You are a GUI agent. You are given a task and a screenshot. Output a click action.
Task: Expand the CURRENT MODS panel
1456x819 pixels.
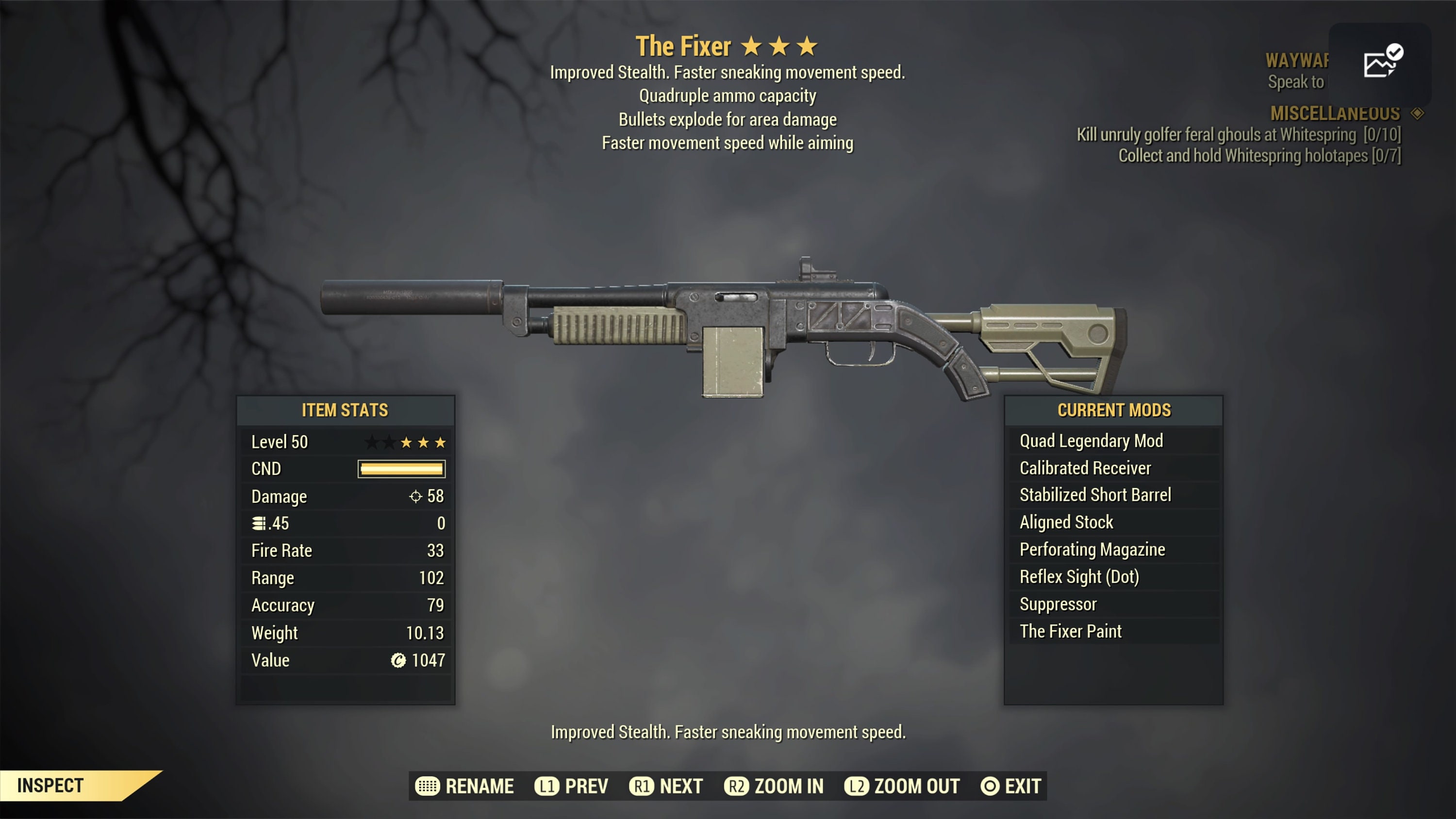pyautogui.click(x=1114, y=410)
